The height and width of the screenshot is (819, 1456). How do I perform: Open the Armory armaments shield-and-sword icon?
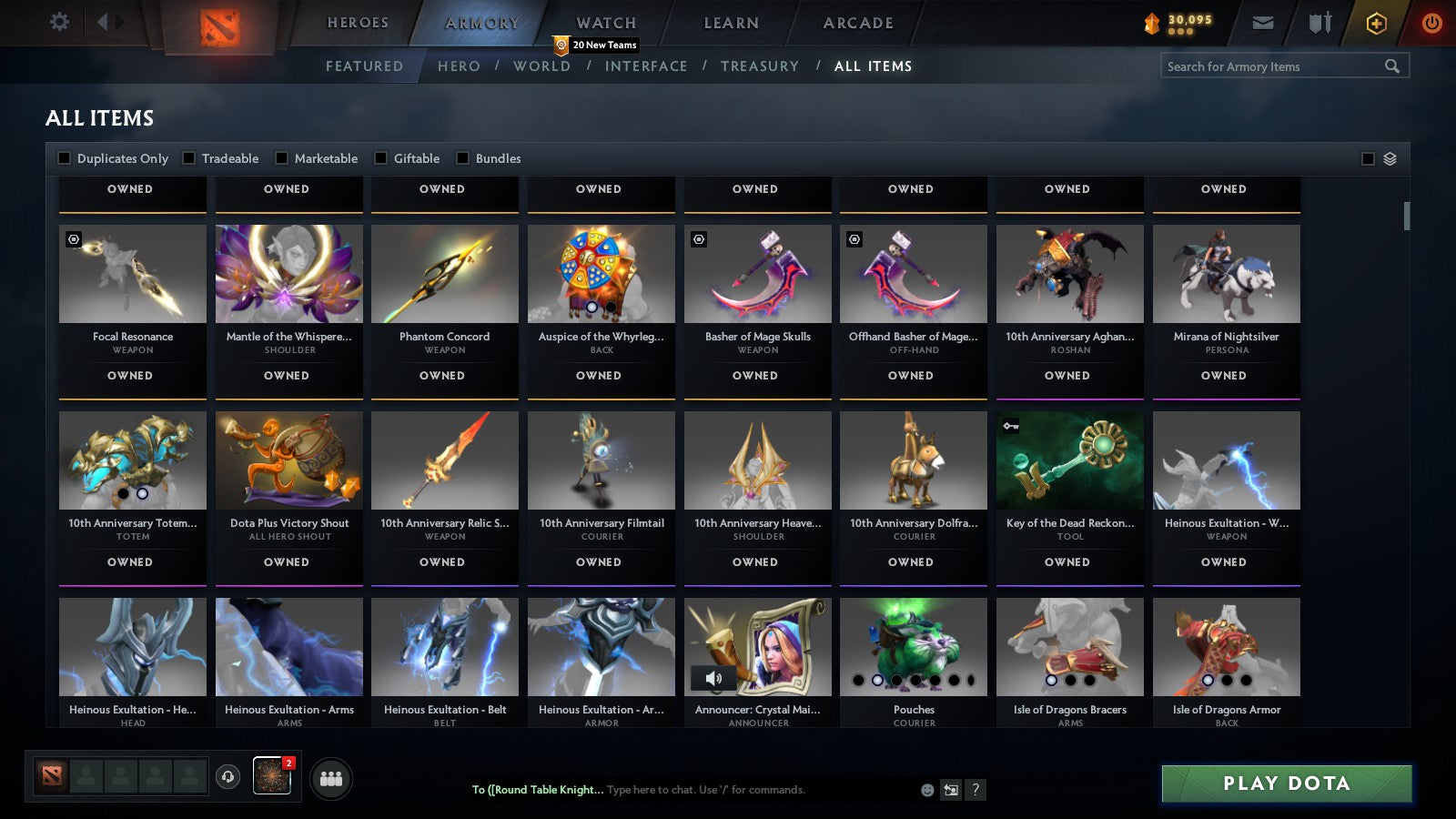(x=1318, y=24)
